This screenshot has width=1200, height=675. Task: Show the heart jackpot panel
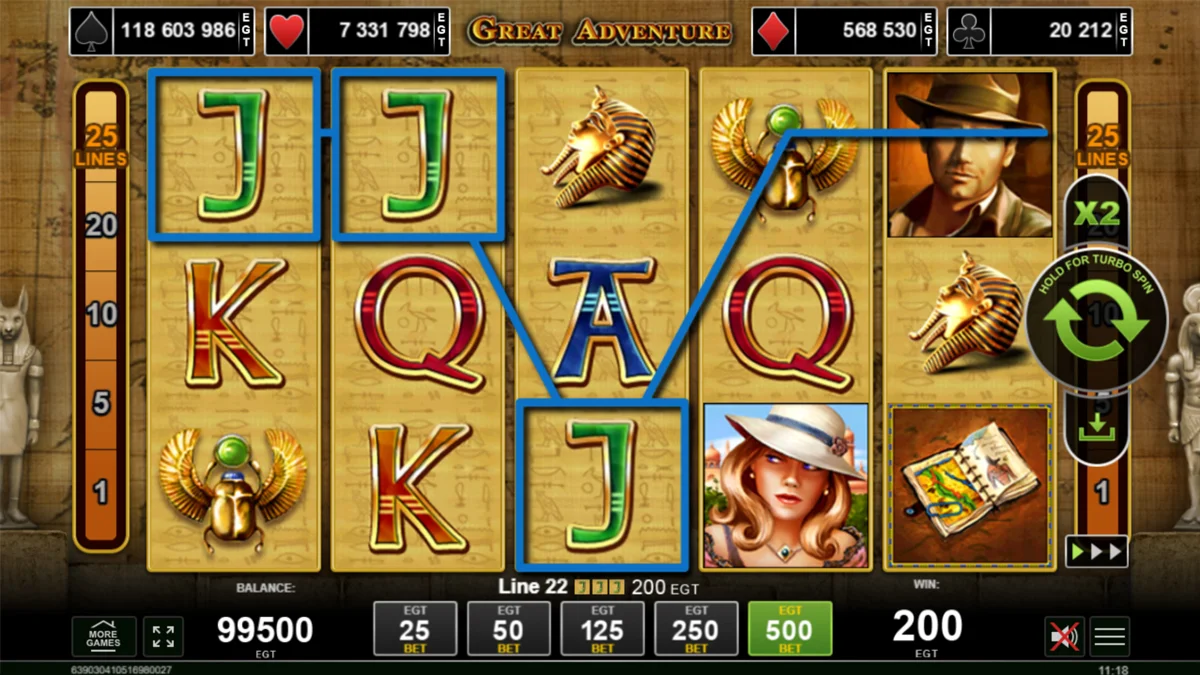tap(358, 31)
